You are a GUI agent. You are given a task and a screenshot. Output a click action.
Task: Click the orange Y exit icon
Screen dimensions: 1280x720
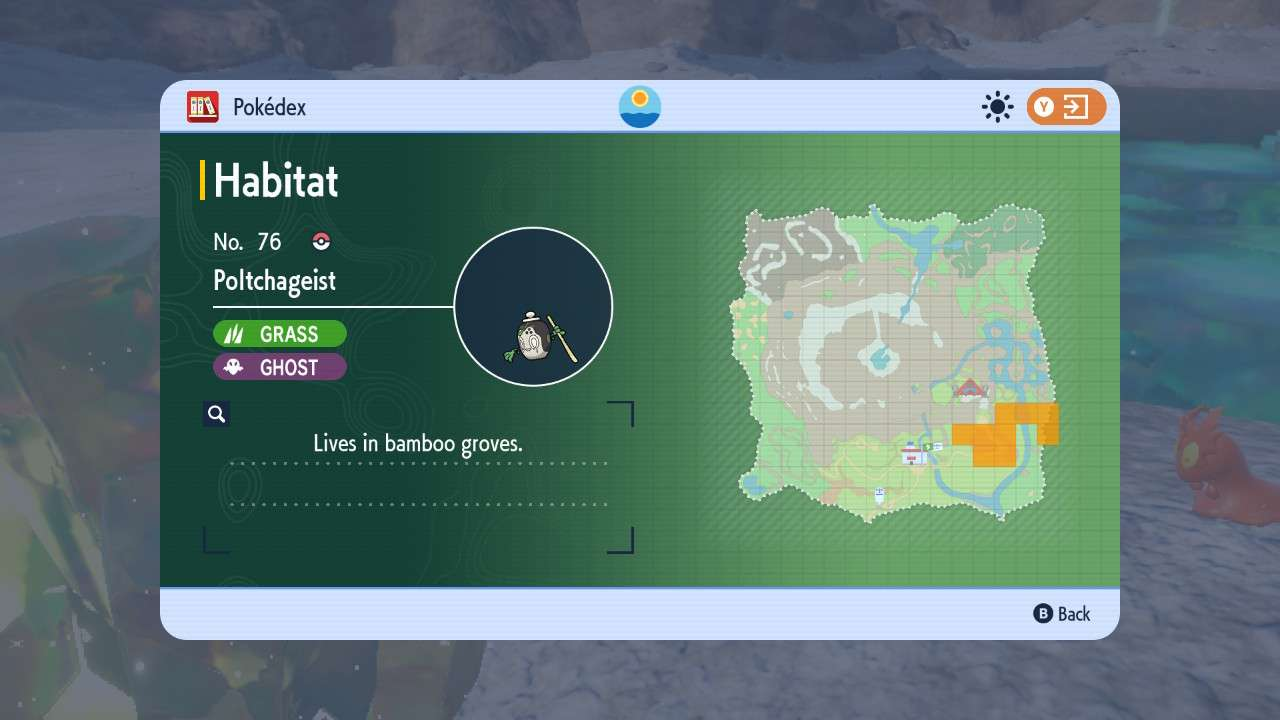[x=1065, y=107]
